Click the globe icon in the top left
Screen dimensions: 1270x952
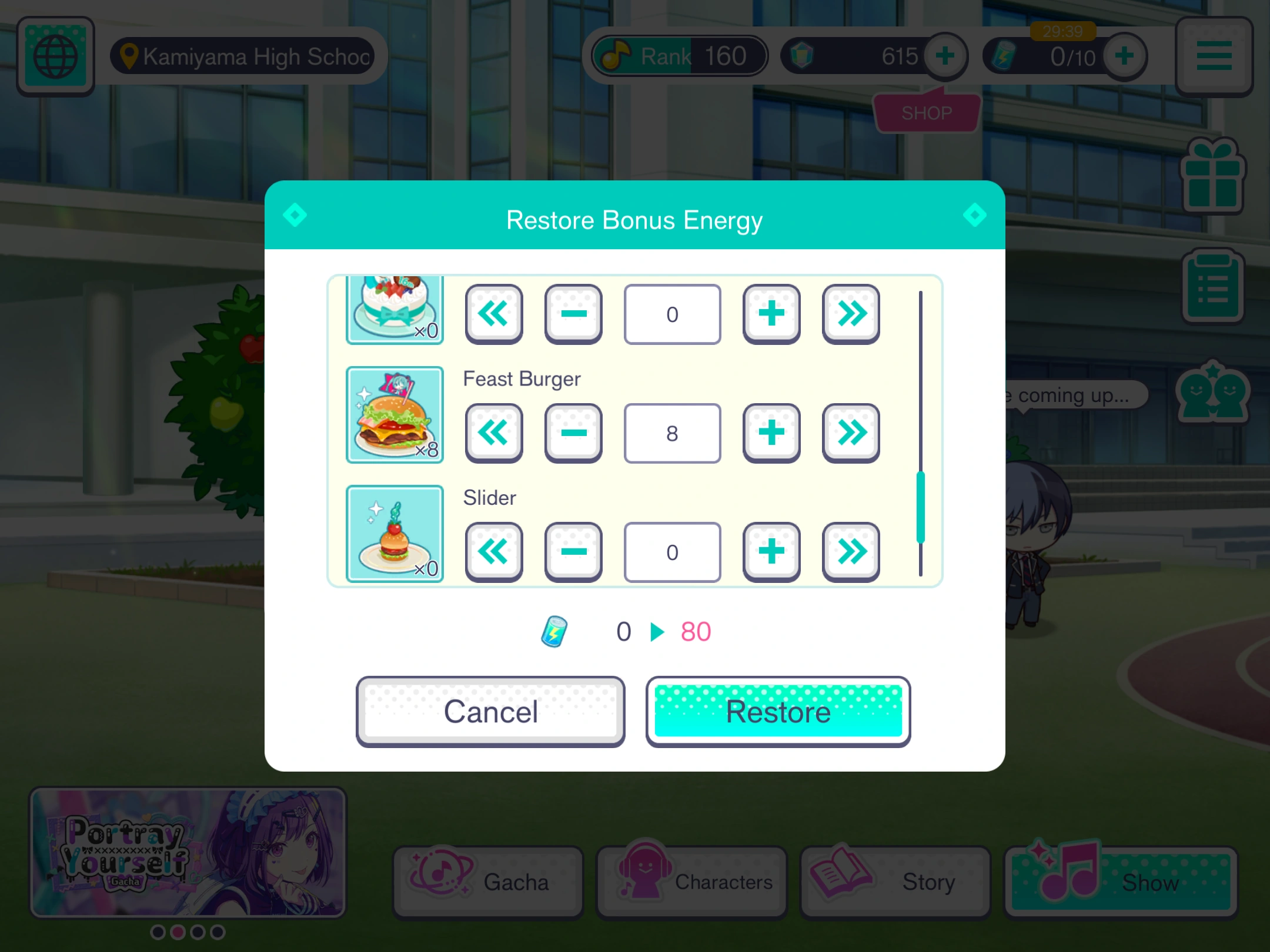tap(56, 56)
